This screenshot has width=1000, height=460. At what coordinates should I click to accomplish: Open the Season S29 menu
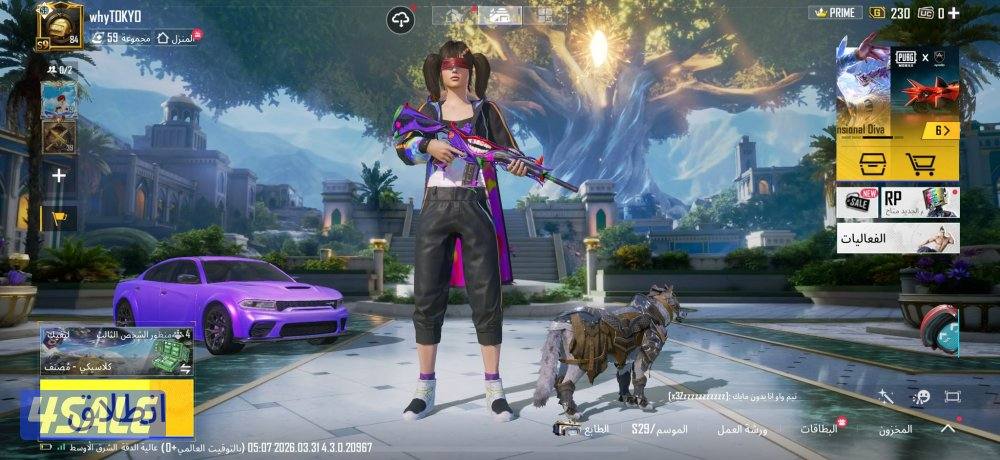pos(658,429)
